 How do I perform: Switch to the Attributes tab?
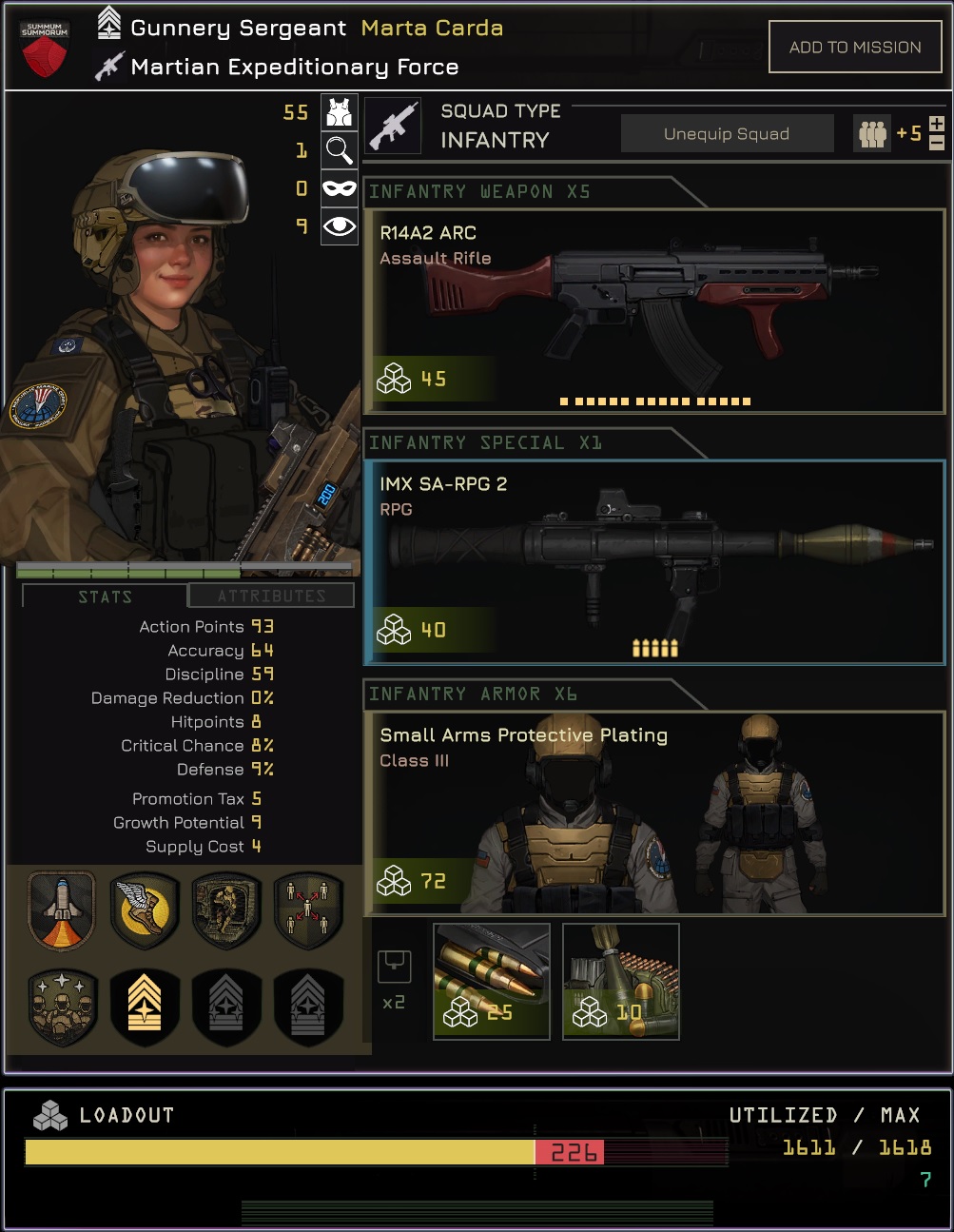coord(271,596)
